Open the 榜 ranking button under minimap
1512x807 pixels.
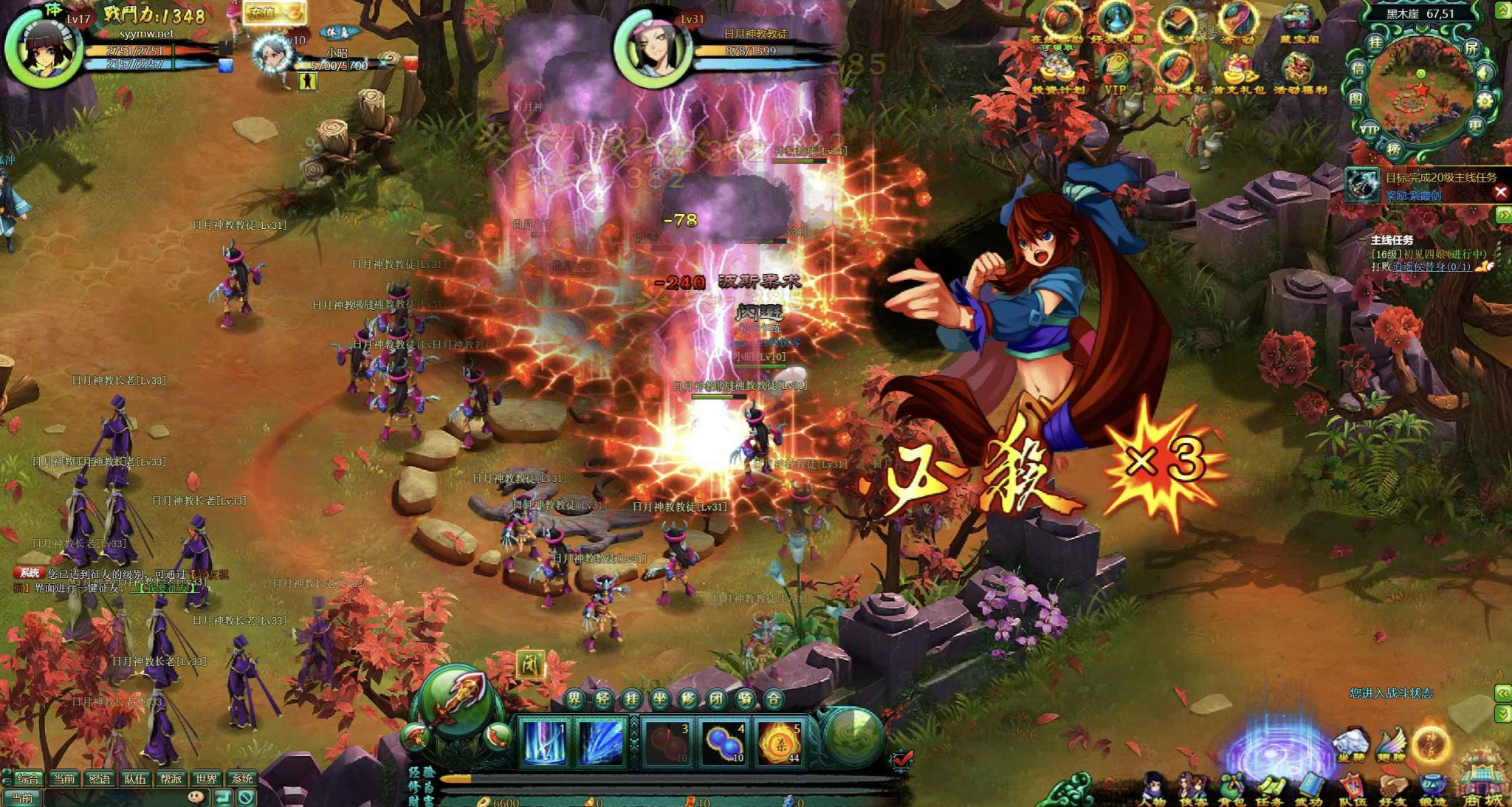pos(1394,149)
